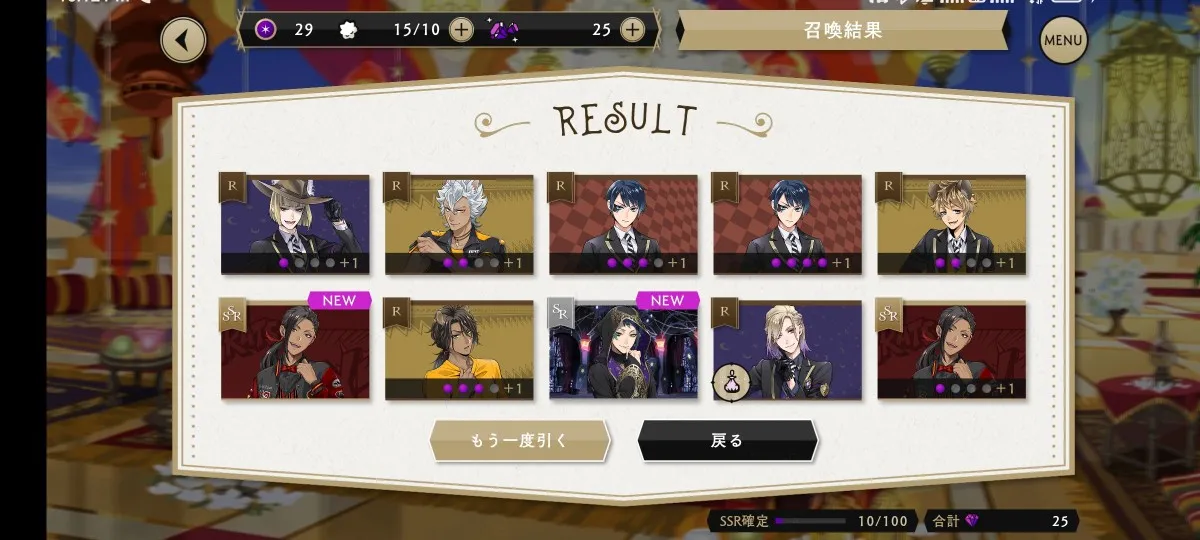Go back with the arrow button
This screenshot has height=540, width=1200.
tap(183, 40)
